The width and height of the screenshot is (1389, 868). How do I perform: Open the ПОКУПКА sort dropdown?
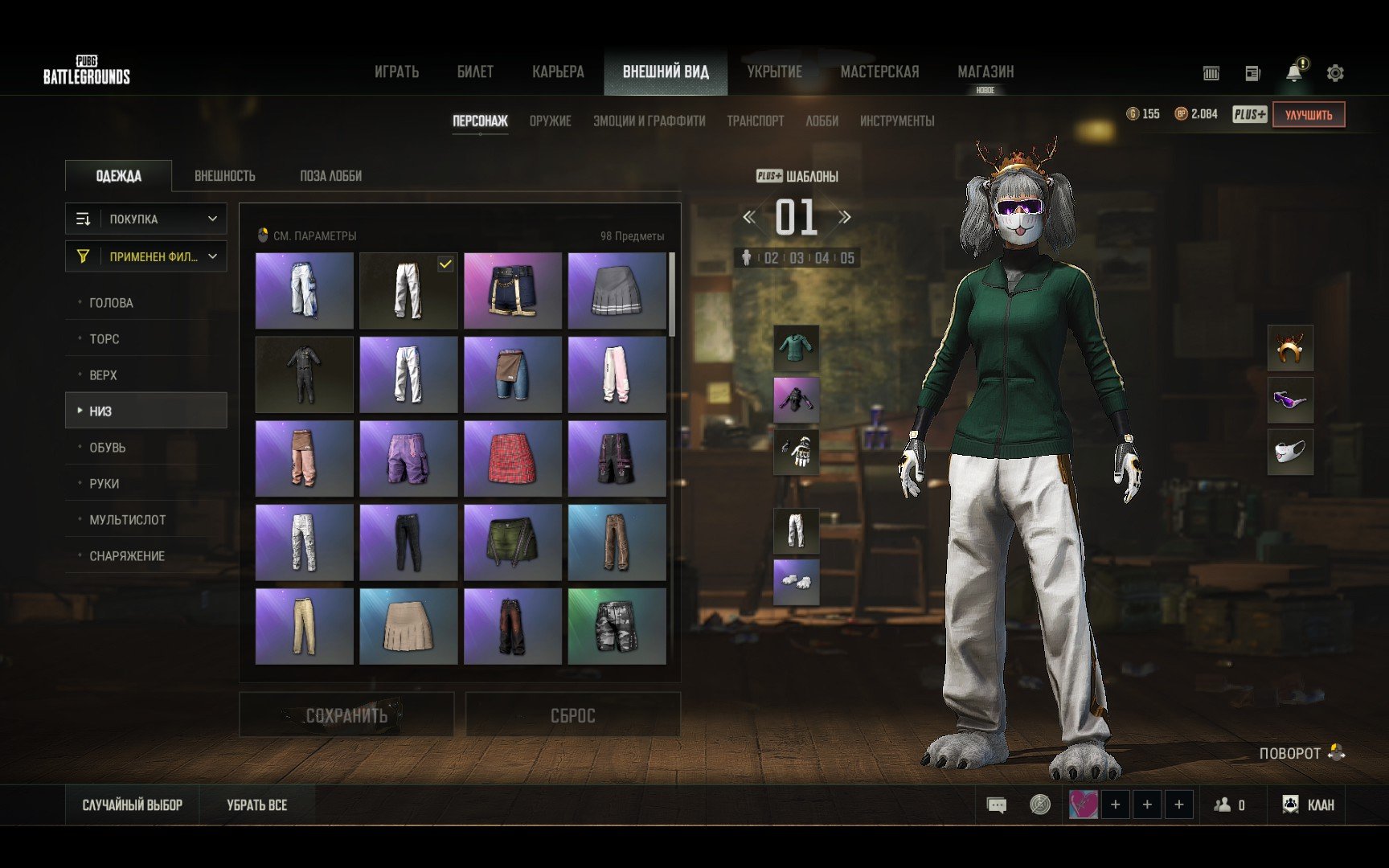click(146, 219)
